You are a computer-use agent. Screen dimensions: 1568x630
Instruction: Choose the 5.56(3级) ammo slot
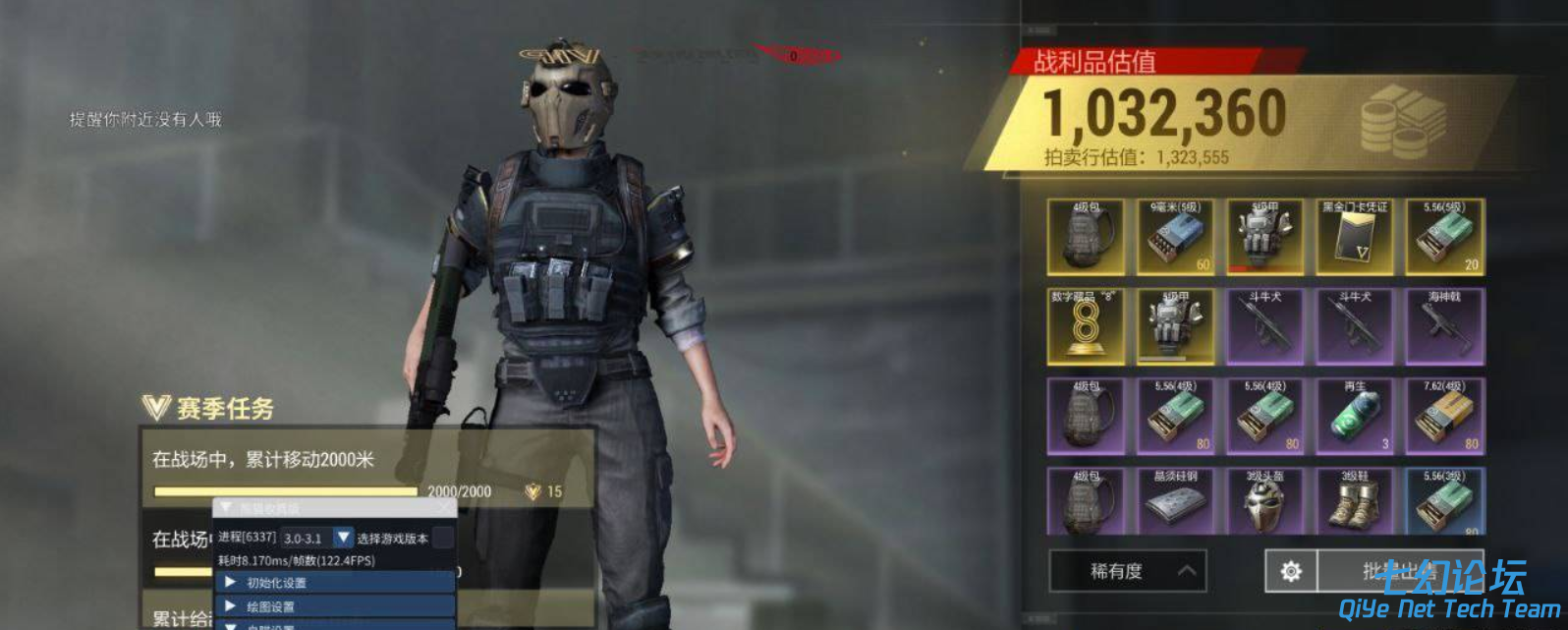(x=1444, y=501)
